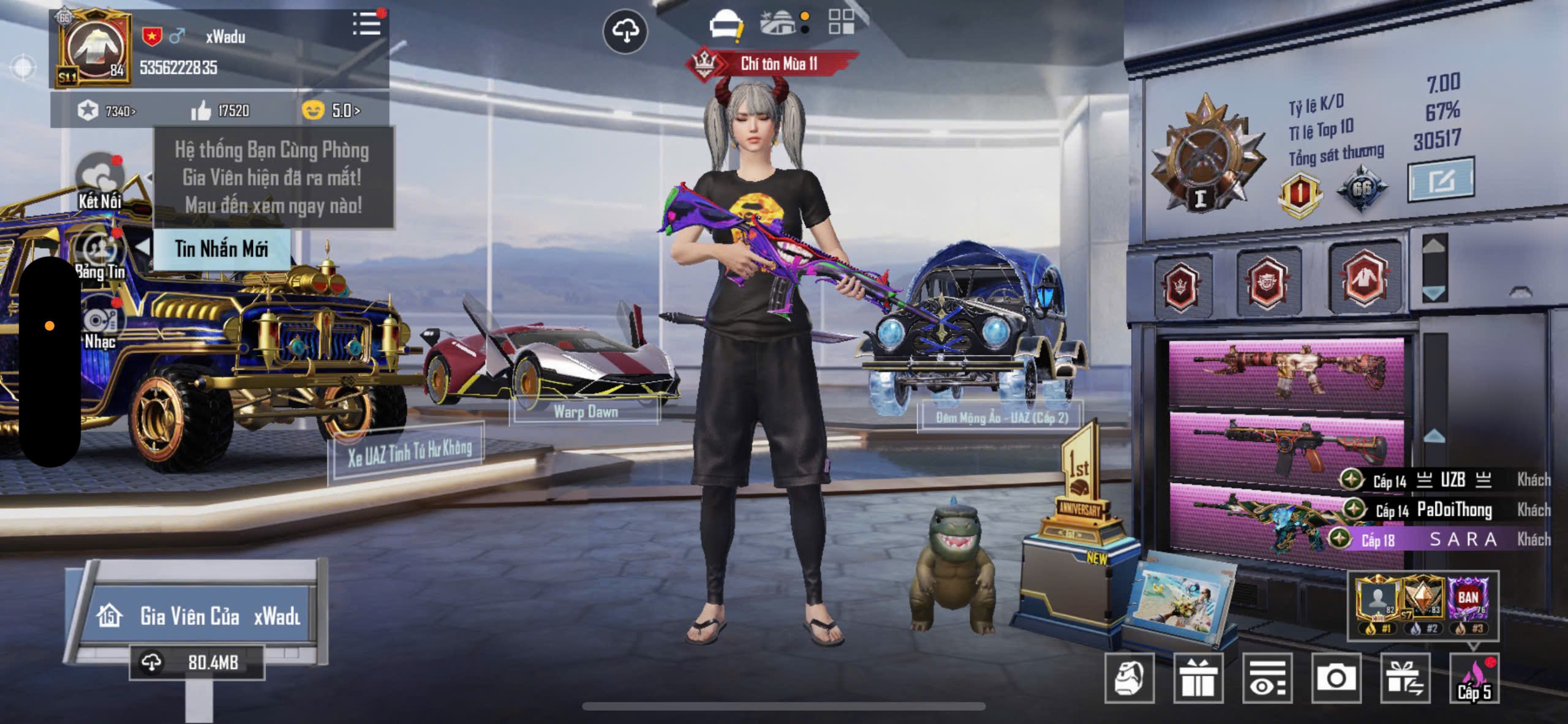Download the 80.4MB resource pack
The width and height of the screenshot is (1568, 724).
[197, 662]
